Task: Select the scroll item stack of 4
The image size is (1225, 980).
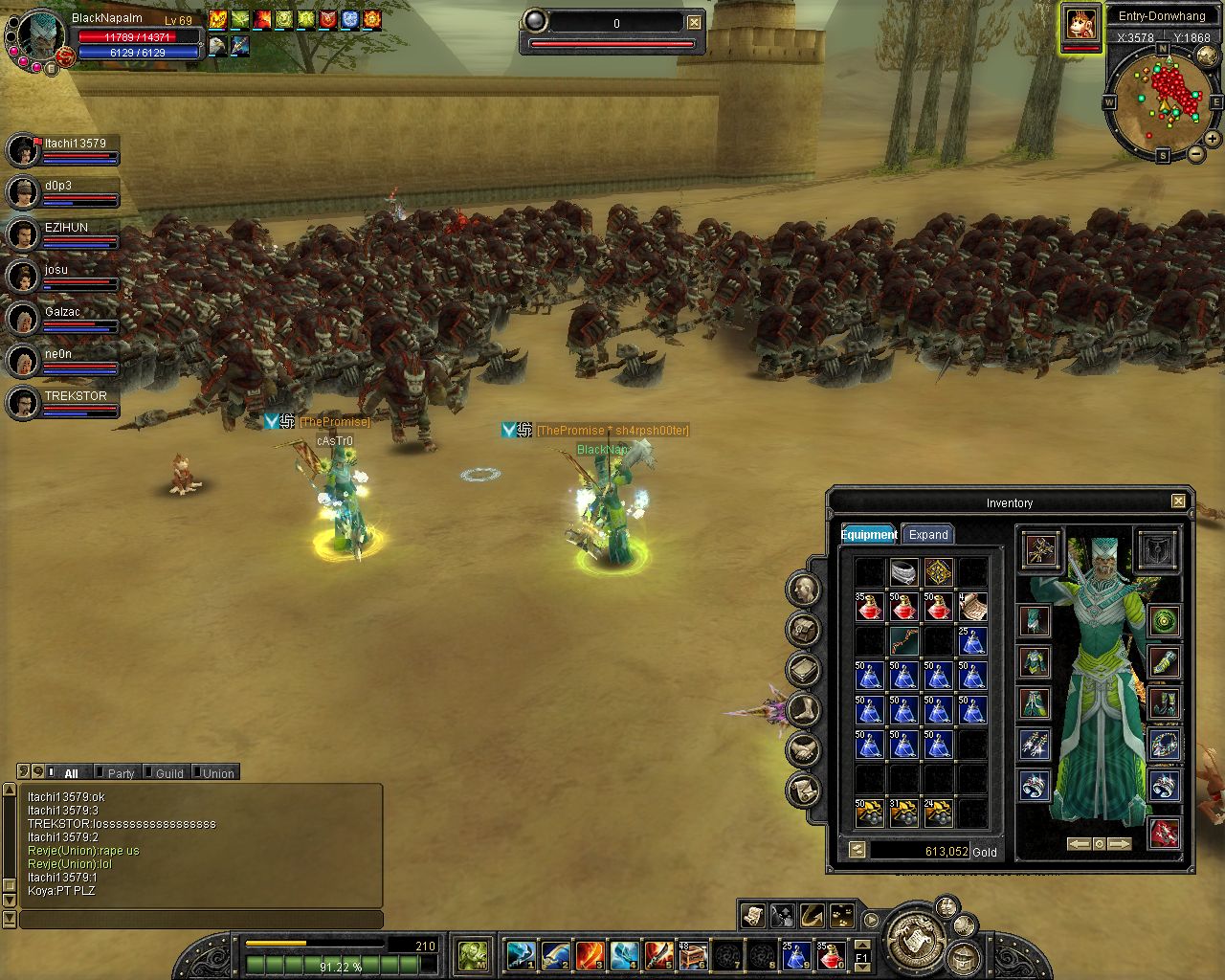Action: pyautogui.click(x=972, y=607)
